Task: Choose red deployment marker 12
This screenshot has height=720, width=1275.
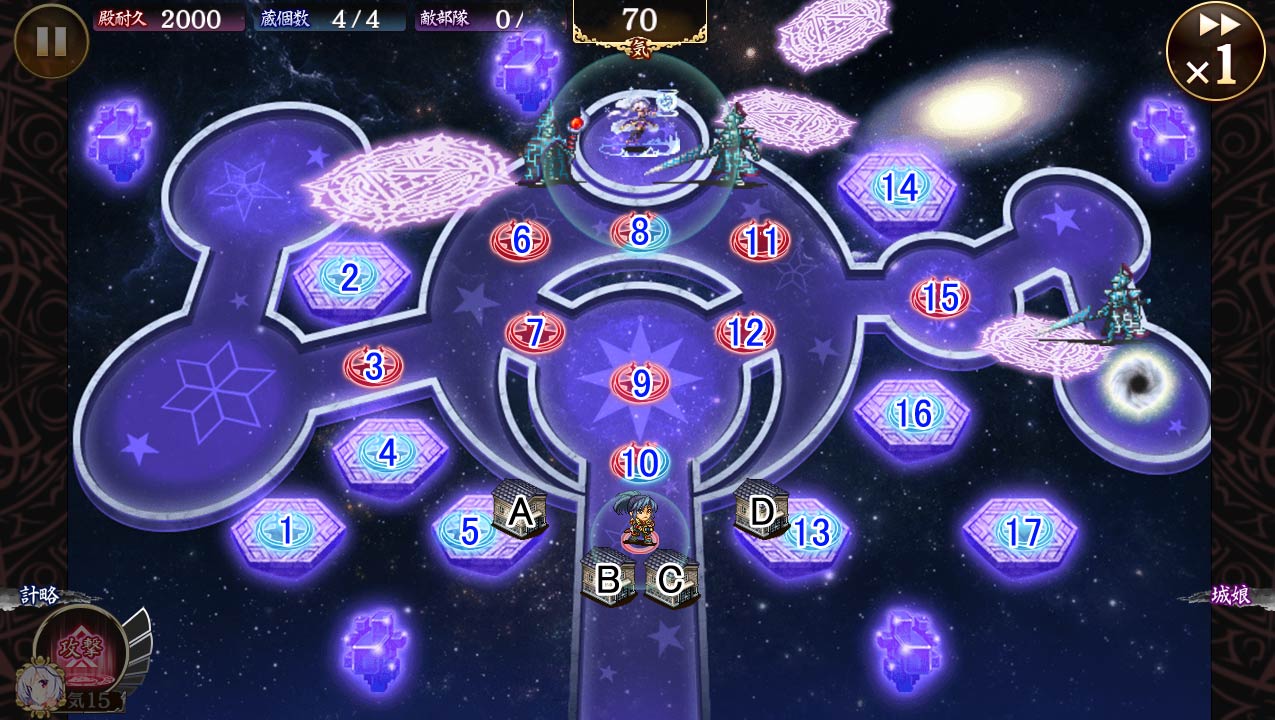Action: tap(745, 332)
